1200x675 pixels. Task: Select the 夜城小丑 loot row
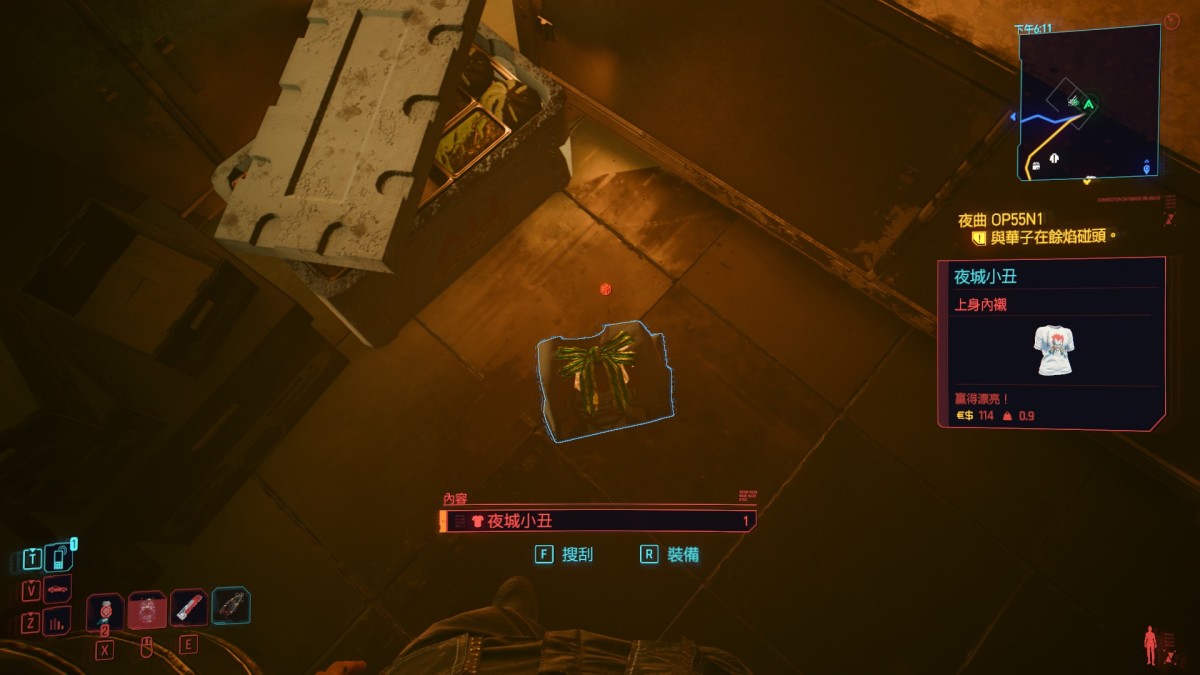click(x=598, y=521)
